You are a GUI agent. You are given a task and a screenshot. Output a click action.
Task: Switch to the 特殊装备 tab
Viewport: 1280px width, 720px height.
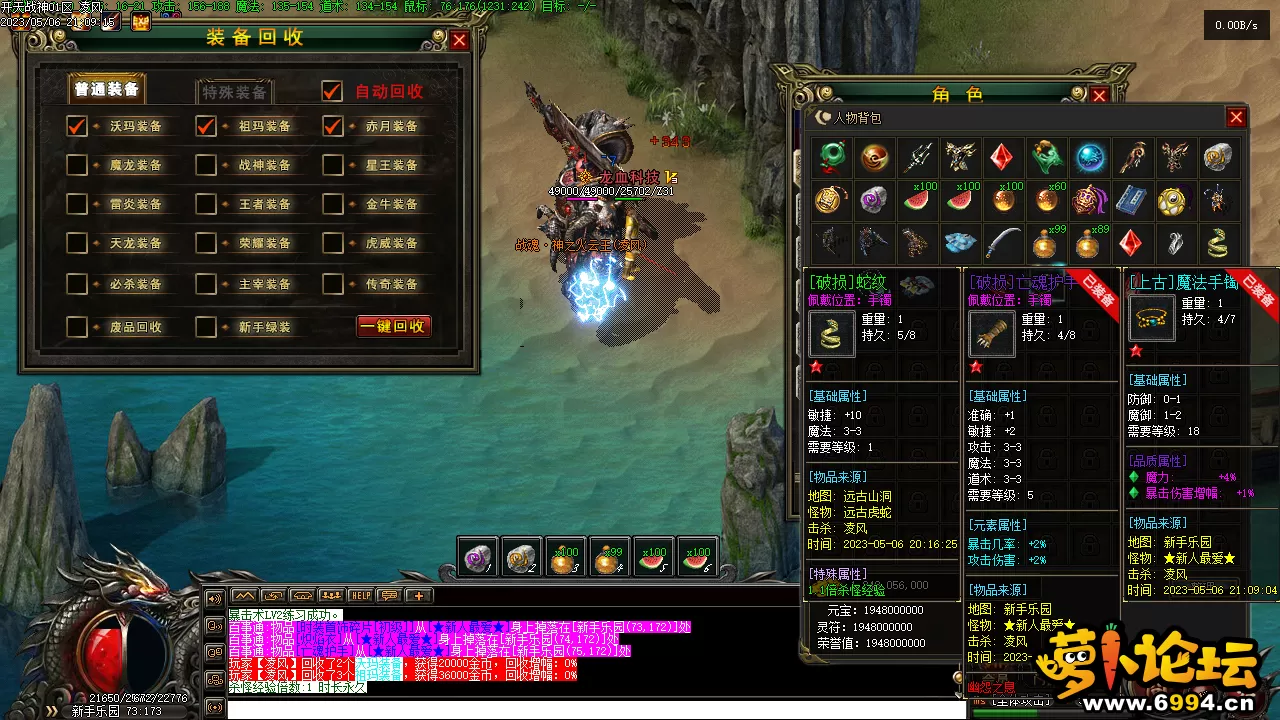[234, 92]
